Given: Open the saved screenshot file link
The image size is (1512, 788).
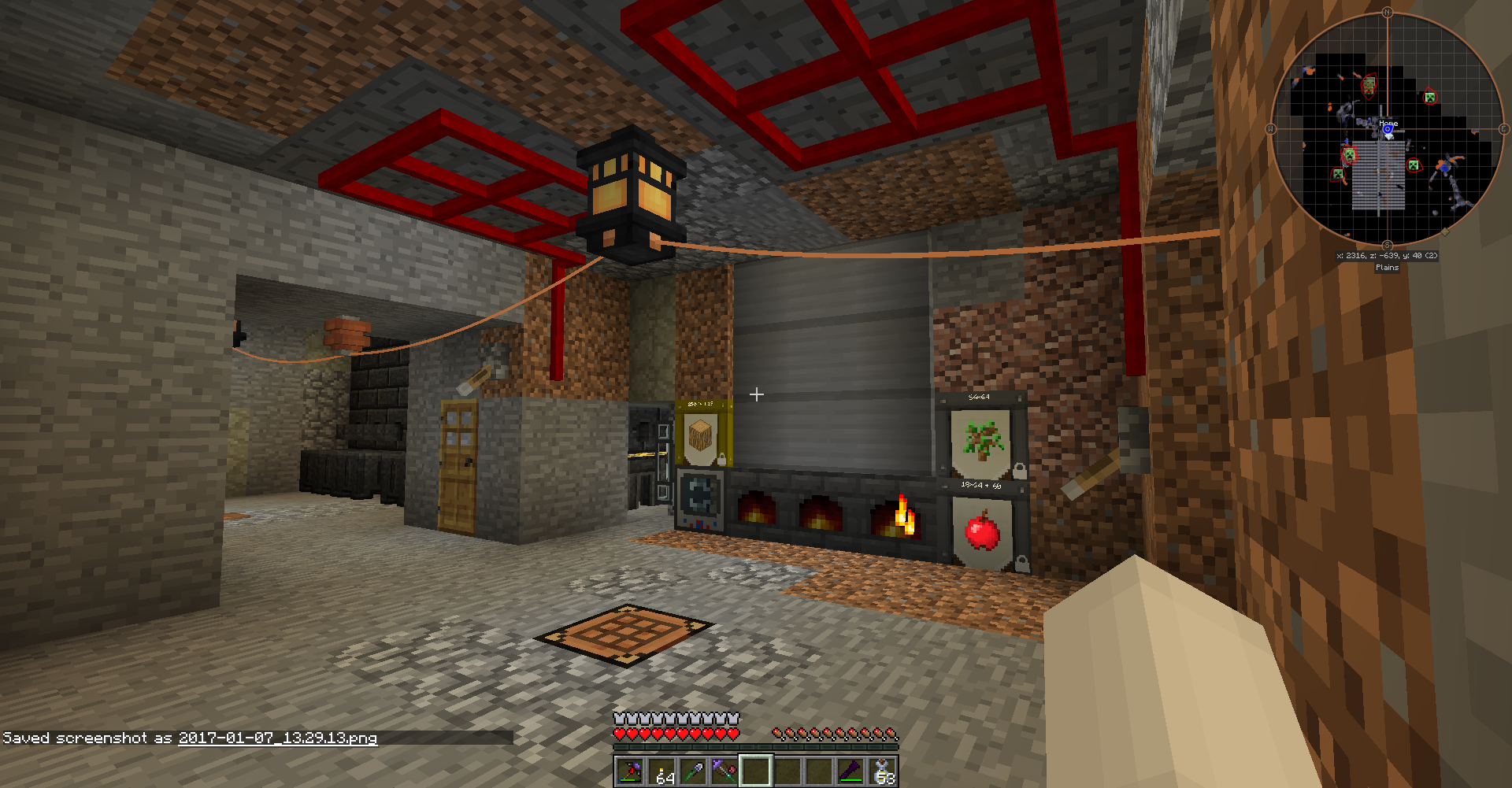Looking at the screenshot, I should coord(277,738).
